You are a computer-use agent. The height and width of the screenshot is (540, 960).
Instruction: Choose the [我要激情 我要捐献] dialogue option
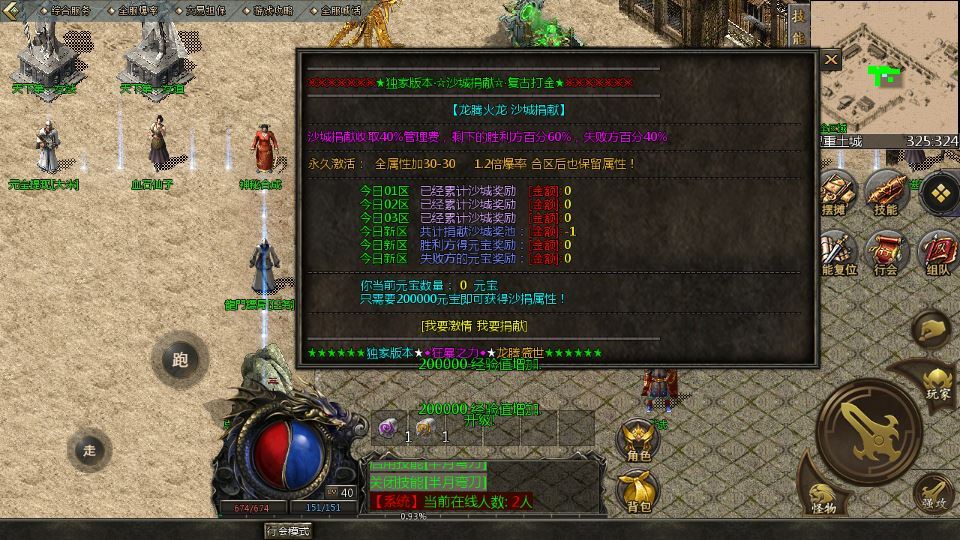click(x=474, y=326)
